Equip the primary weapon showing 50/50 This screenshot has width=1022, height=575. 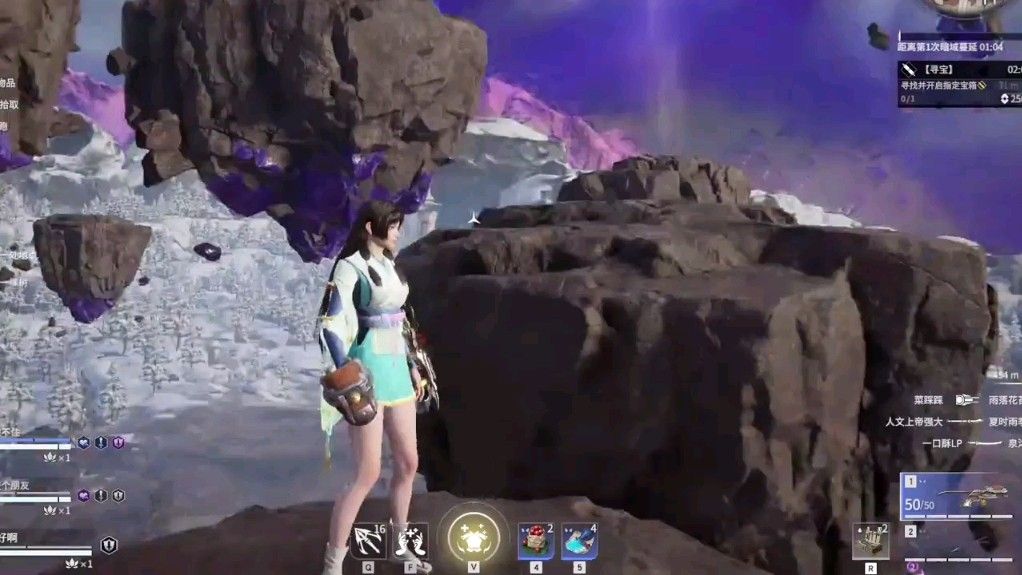click(x=960, y=498)
